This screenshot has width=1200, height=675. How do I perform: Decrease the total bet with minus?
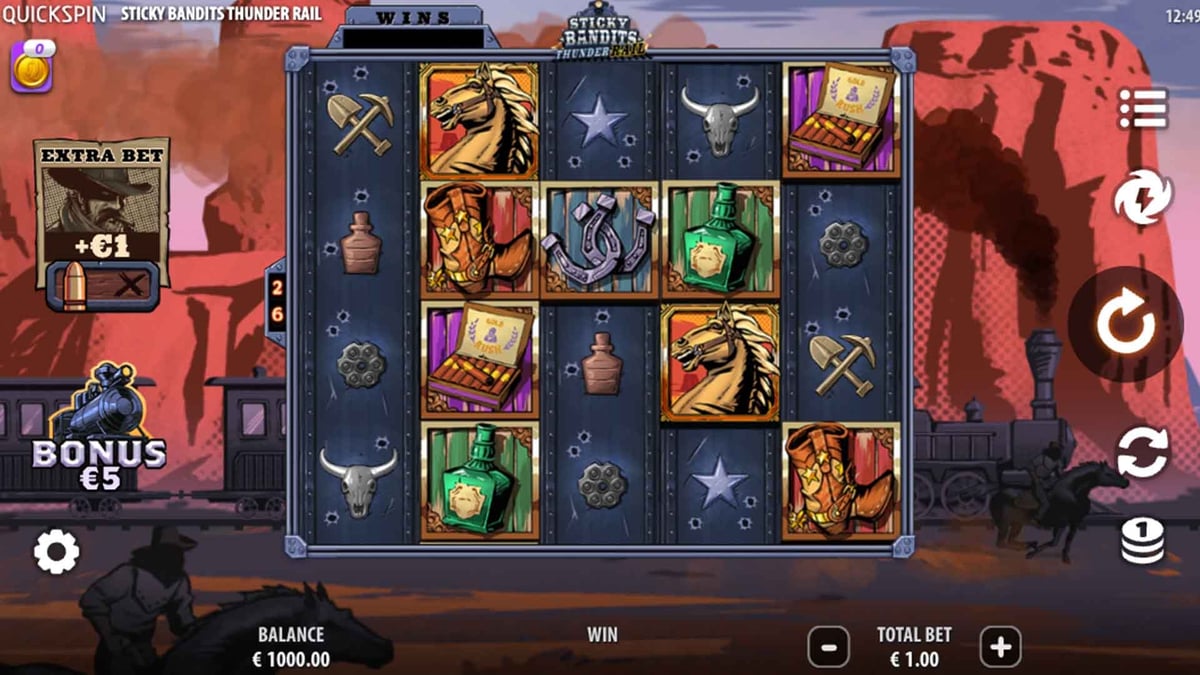click(x=828, y=647)
